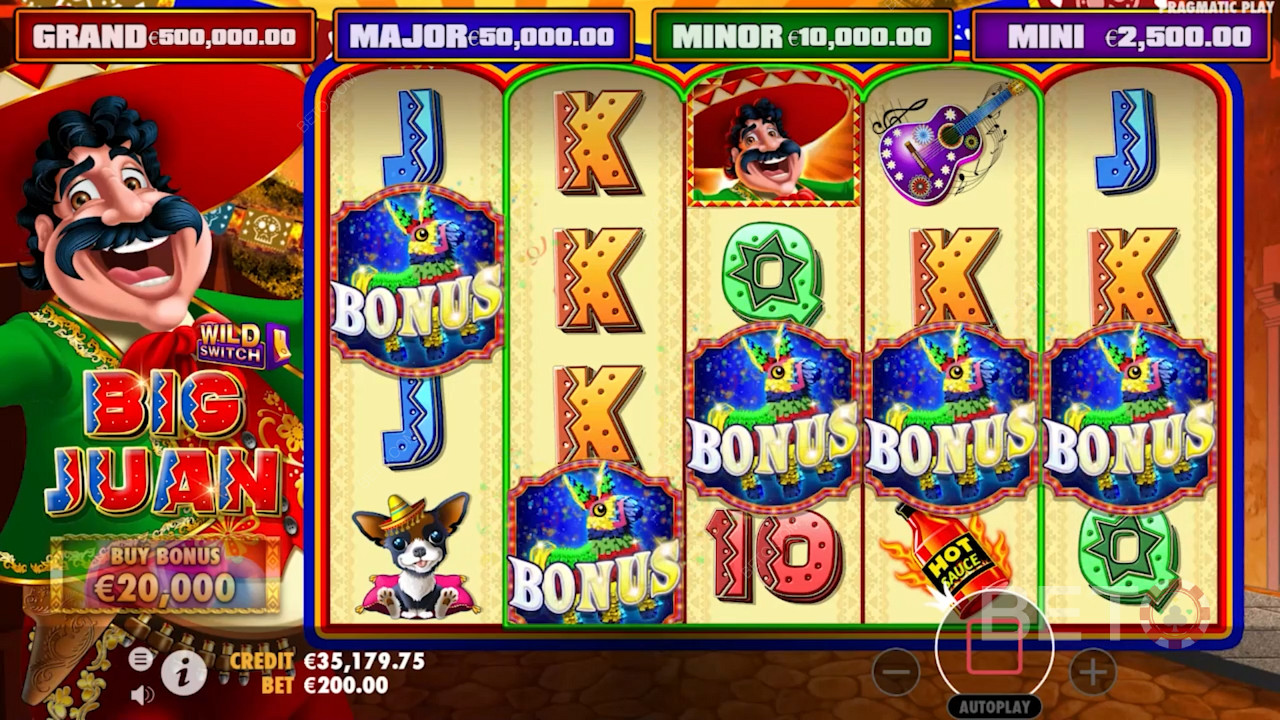Open the Autoplay options
Screen dimensions: 1280x720
pyautogui.click(x=994, y=707)
